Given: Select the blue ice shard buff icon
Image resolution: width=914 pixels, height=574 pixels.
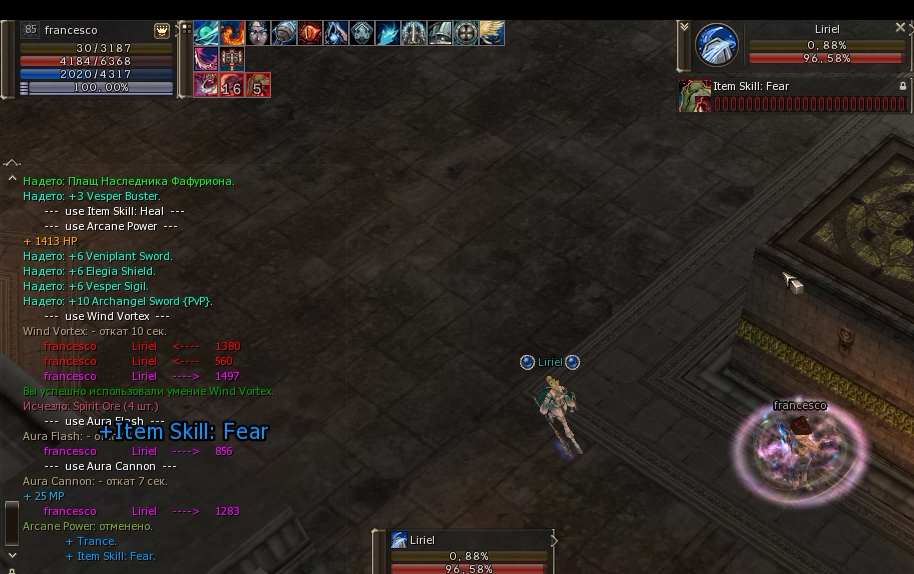Looking at the screenshot, I should click(388, 34).
